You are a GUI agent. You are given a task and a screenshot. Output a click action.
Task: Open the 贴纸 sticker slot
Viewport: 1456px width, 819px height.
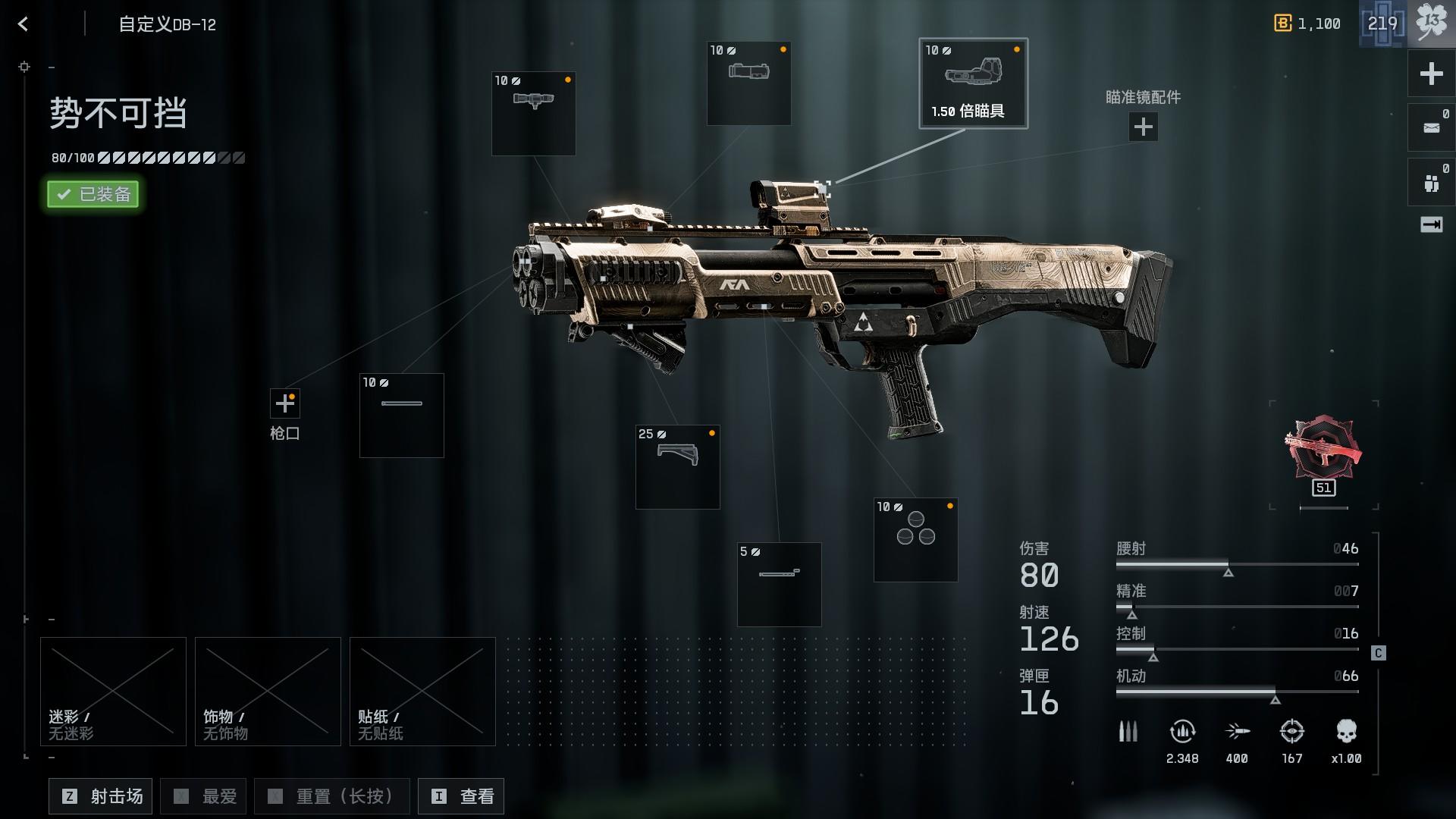tap(422, 691)
